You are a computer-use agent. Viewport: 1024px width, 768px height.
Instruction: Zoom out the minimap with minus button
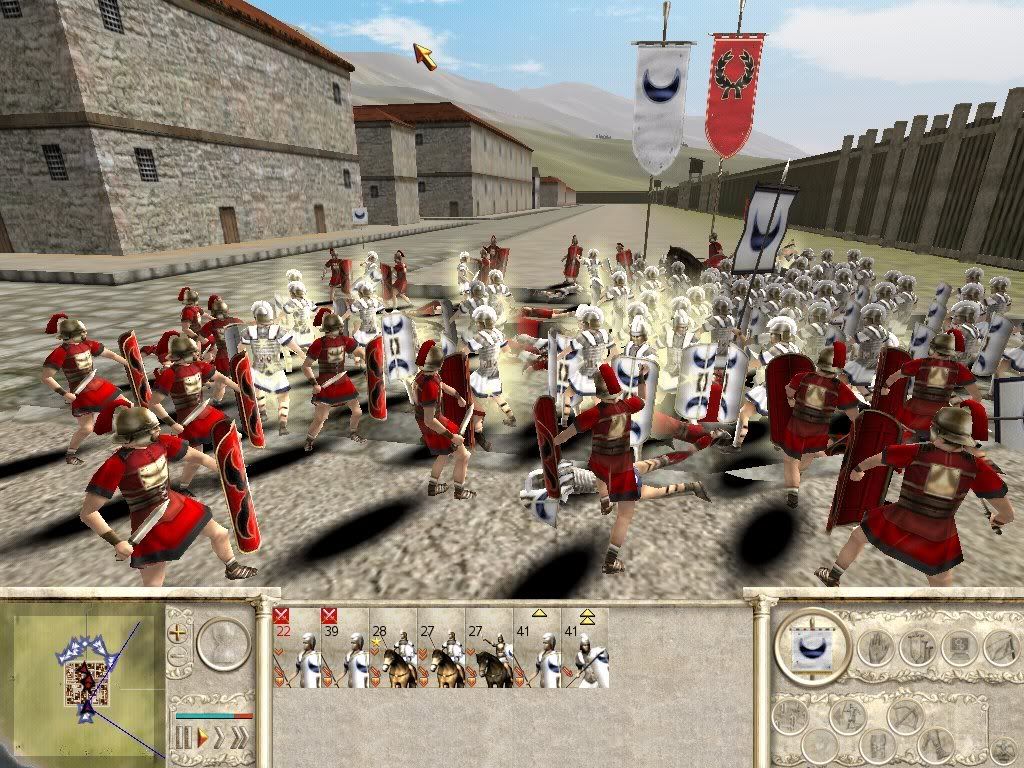[x=180, y=657]
